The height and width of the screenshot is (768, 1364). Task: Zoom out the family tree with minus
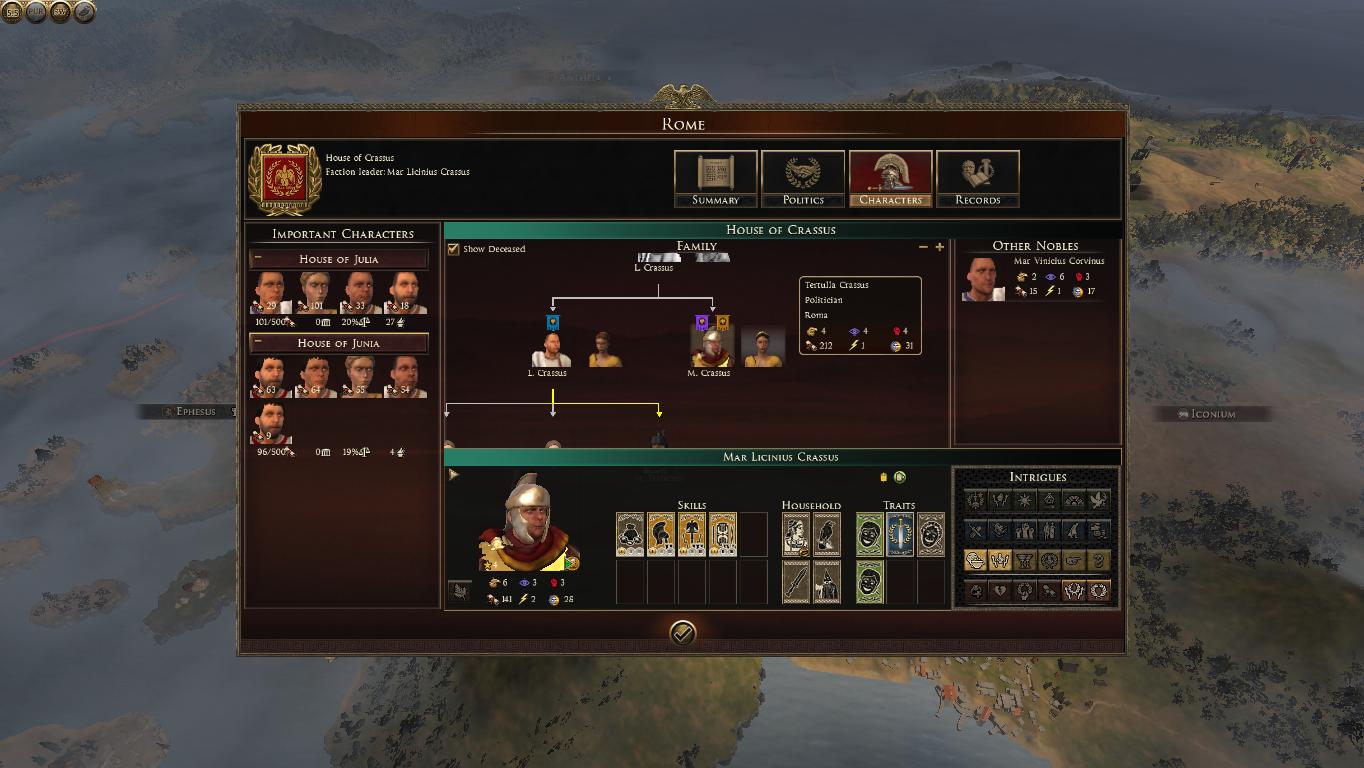click(x=923, y=247)
